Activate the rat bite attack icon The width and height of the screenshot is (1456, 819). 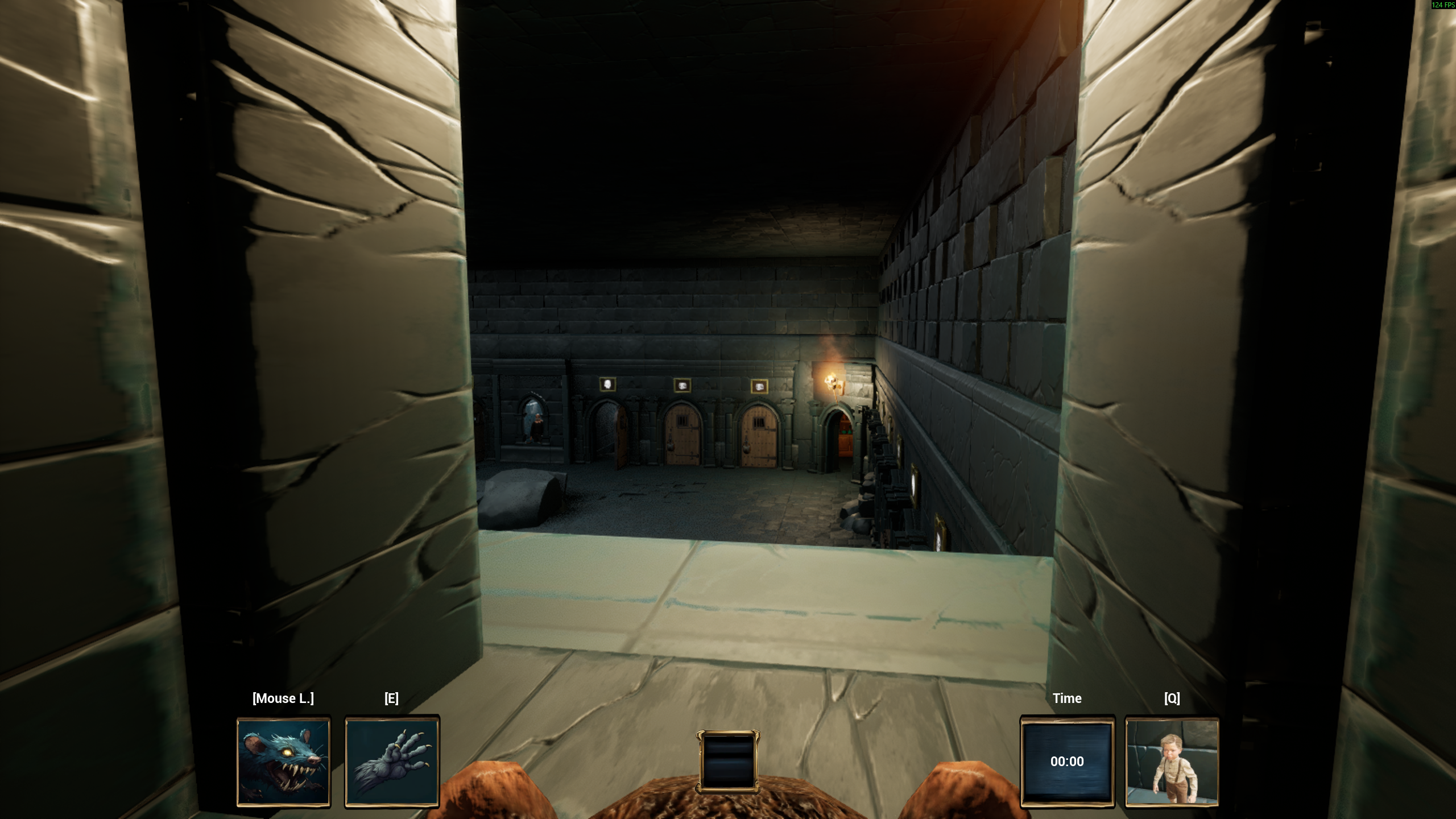(x=283, y=761)
